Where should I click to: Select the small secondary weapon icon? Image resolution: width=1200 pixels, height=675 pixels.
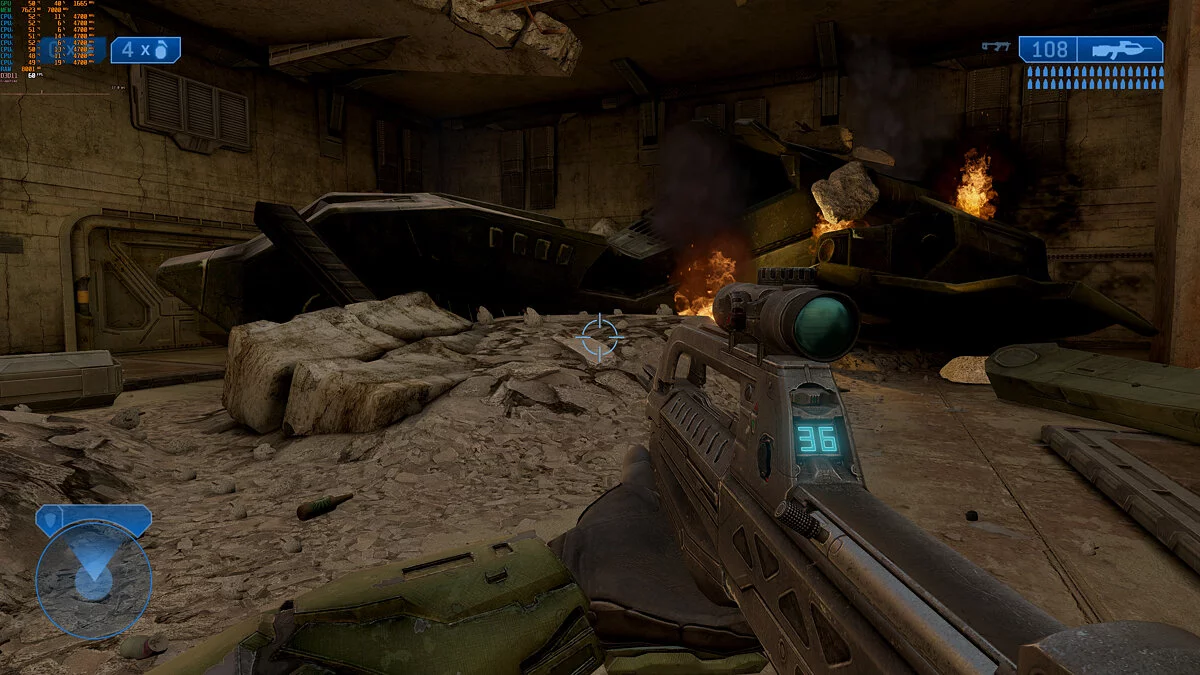(x=996, y=46)
